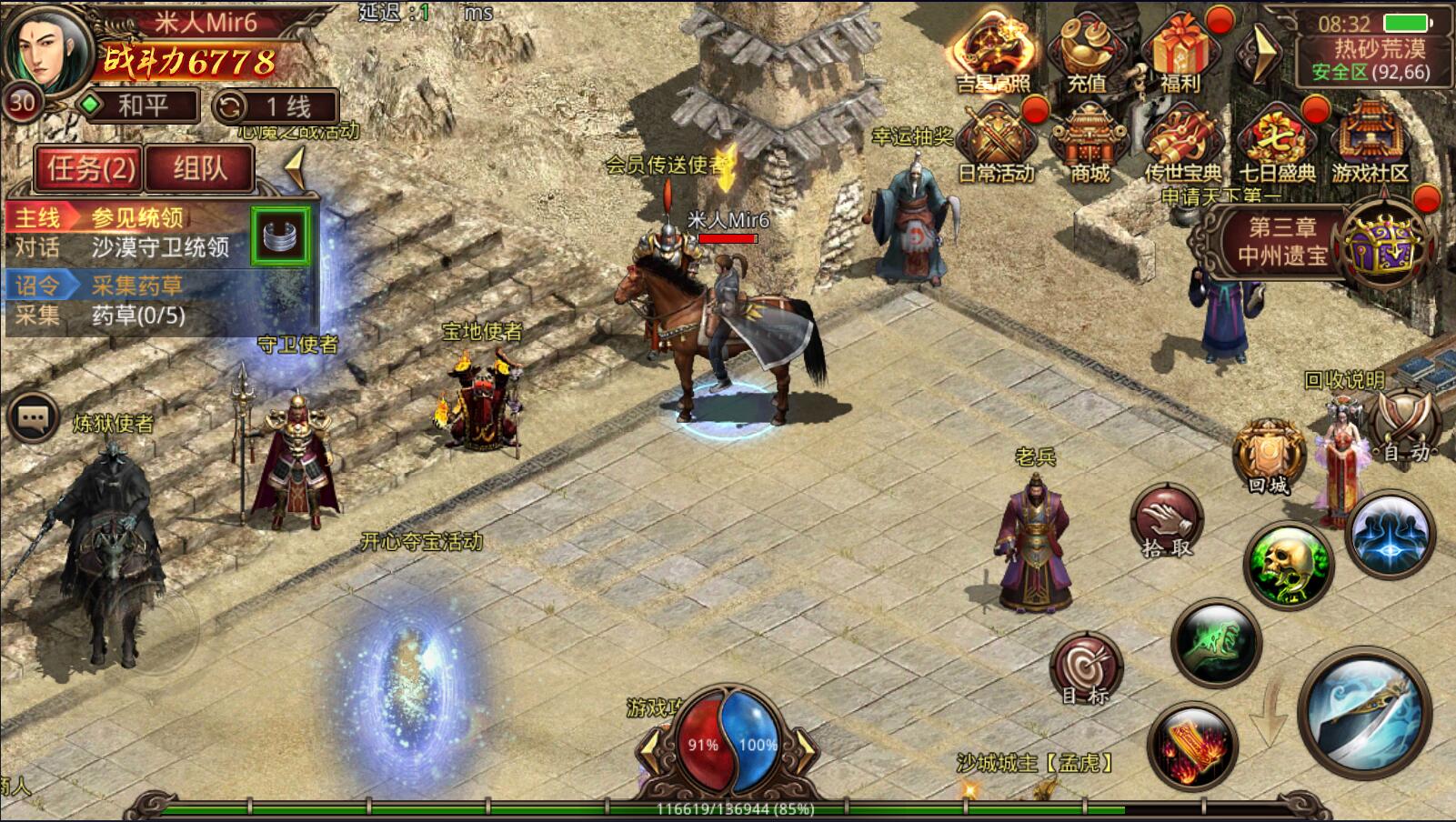Open the 充值 recharge menu
This screenshot has width=1456, height=822.
[x=1088, y=53]
